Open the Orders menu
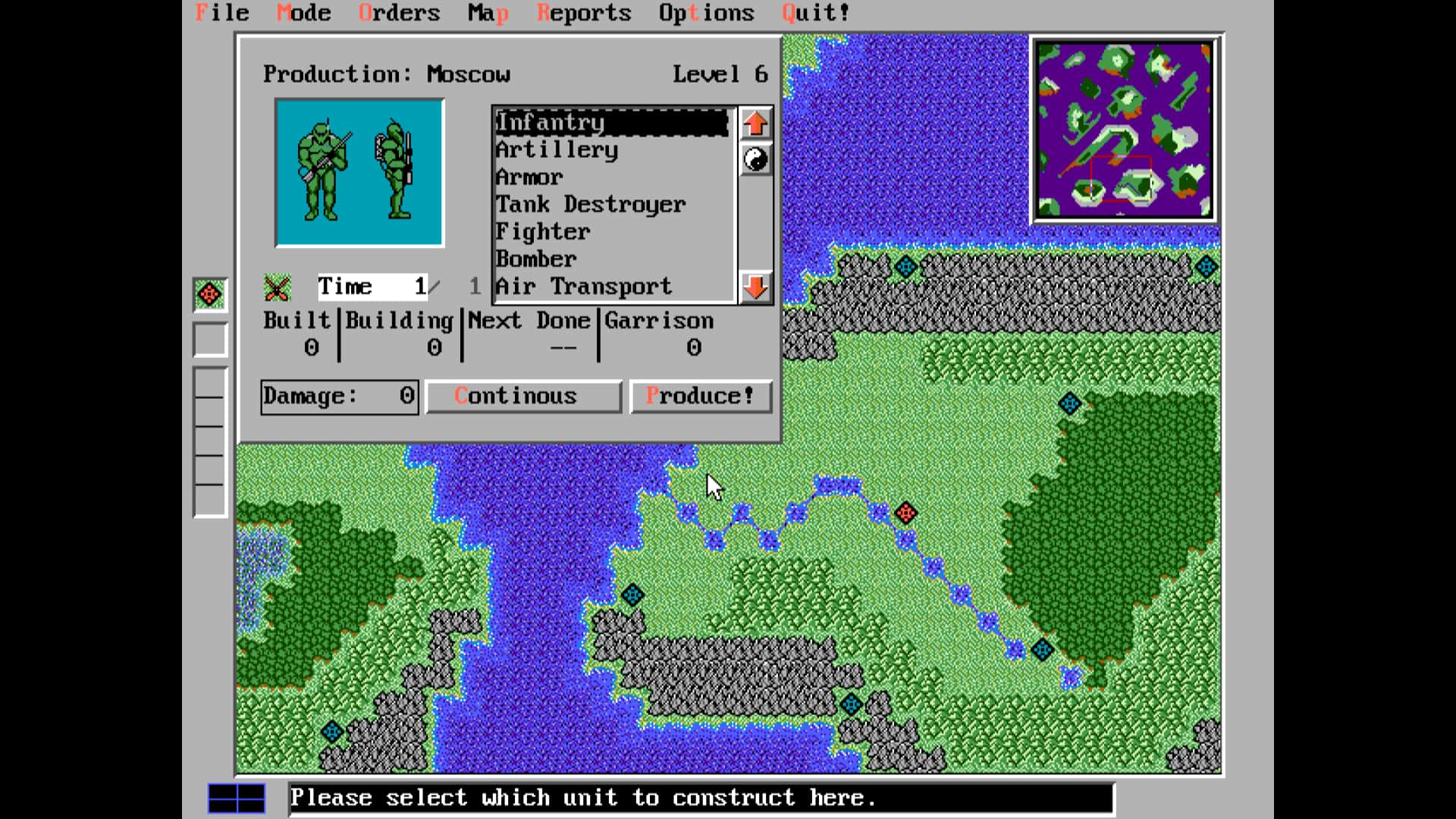Image resolution: width=1456 pixels, height=819 pixels. point(400,12)
